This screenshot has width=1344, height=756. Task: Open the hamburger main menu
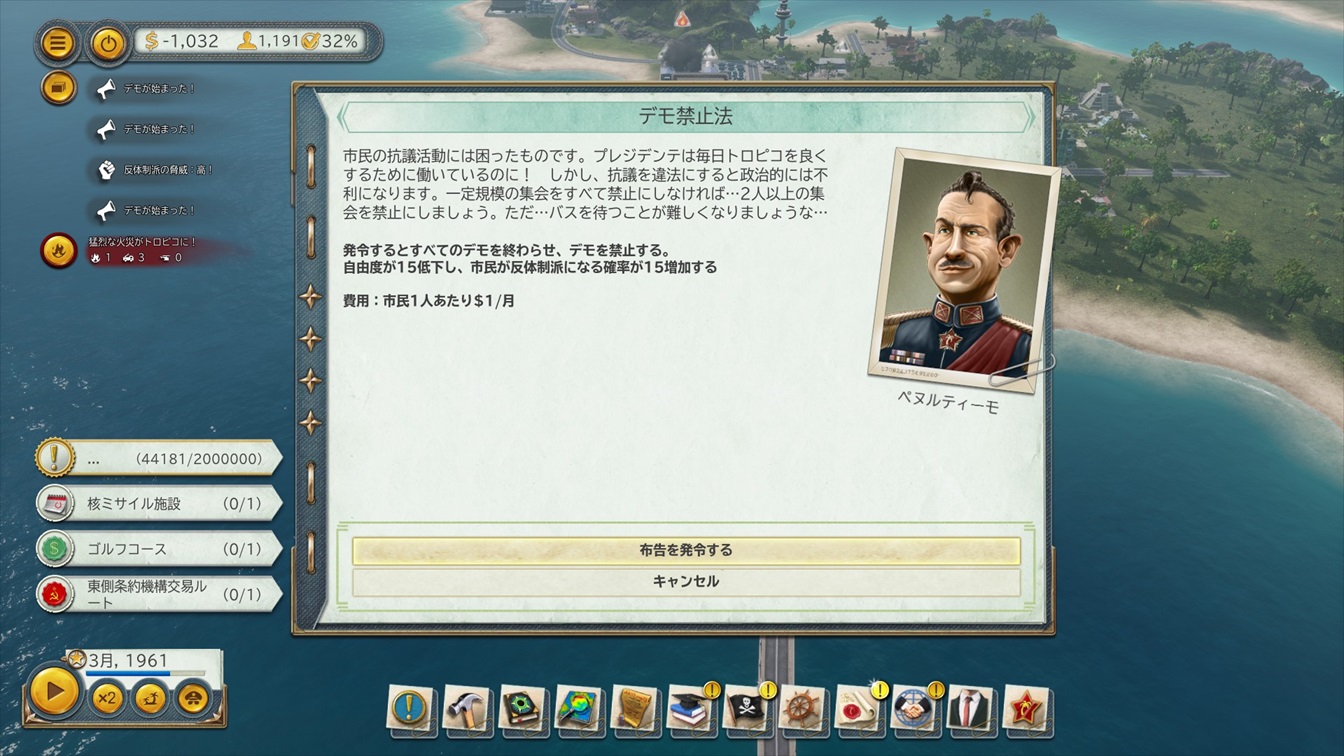pyautogui.click(x=59, y=43)
